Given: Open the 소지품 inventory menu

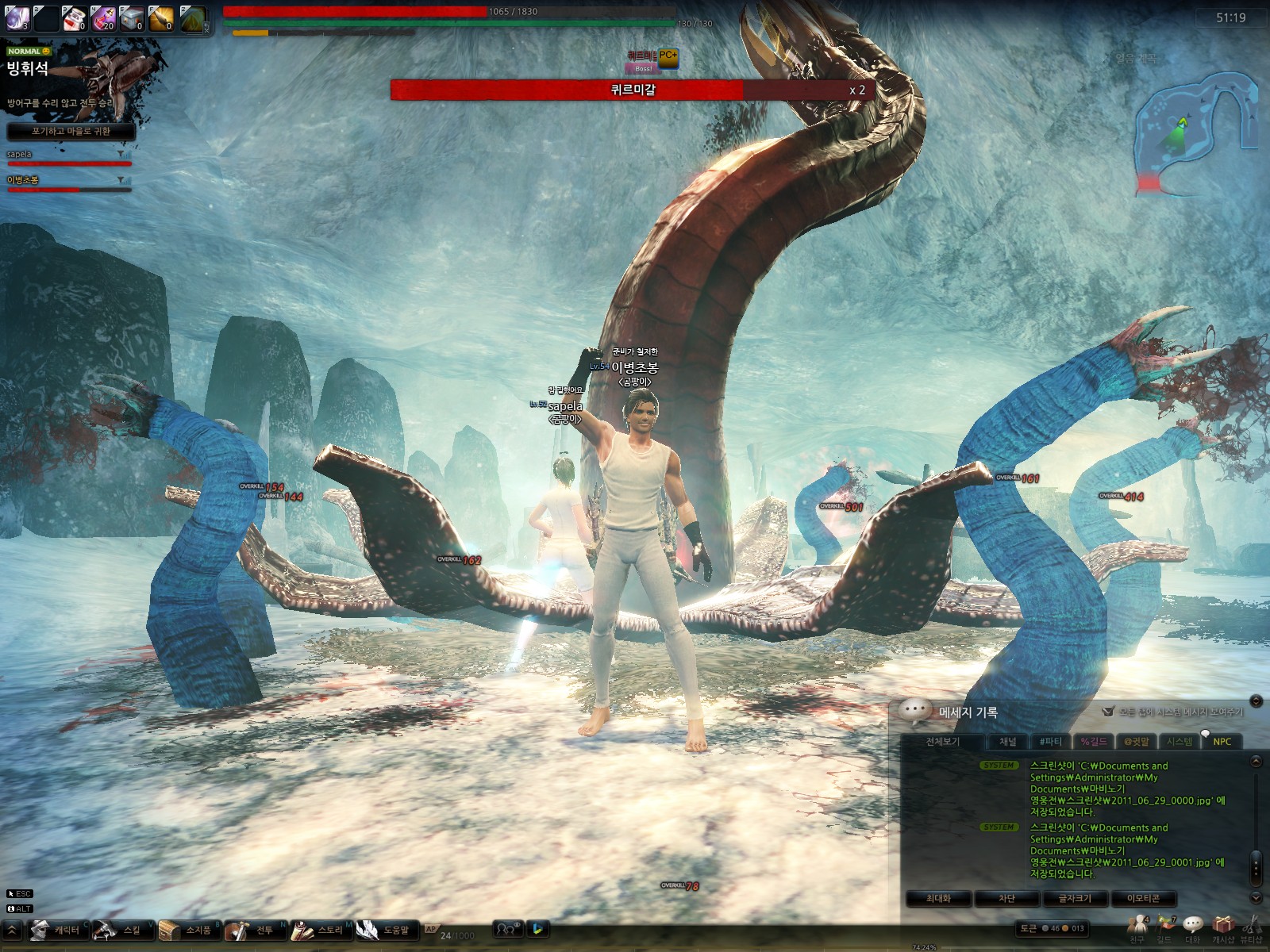Looking at the screenshot, I should pos(189,930).
